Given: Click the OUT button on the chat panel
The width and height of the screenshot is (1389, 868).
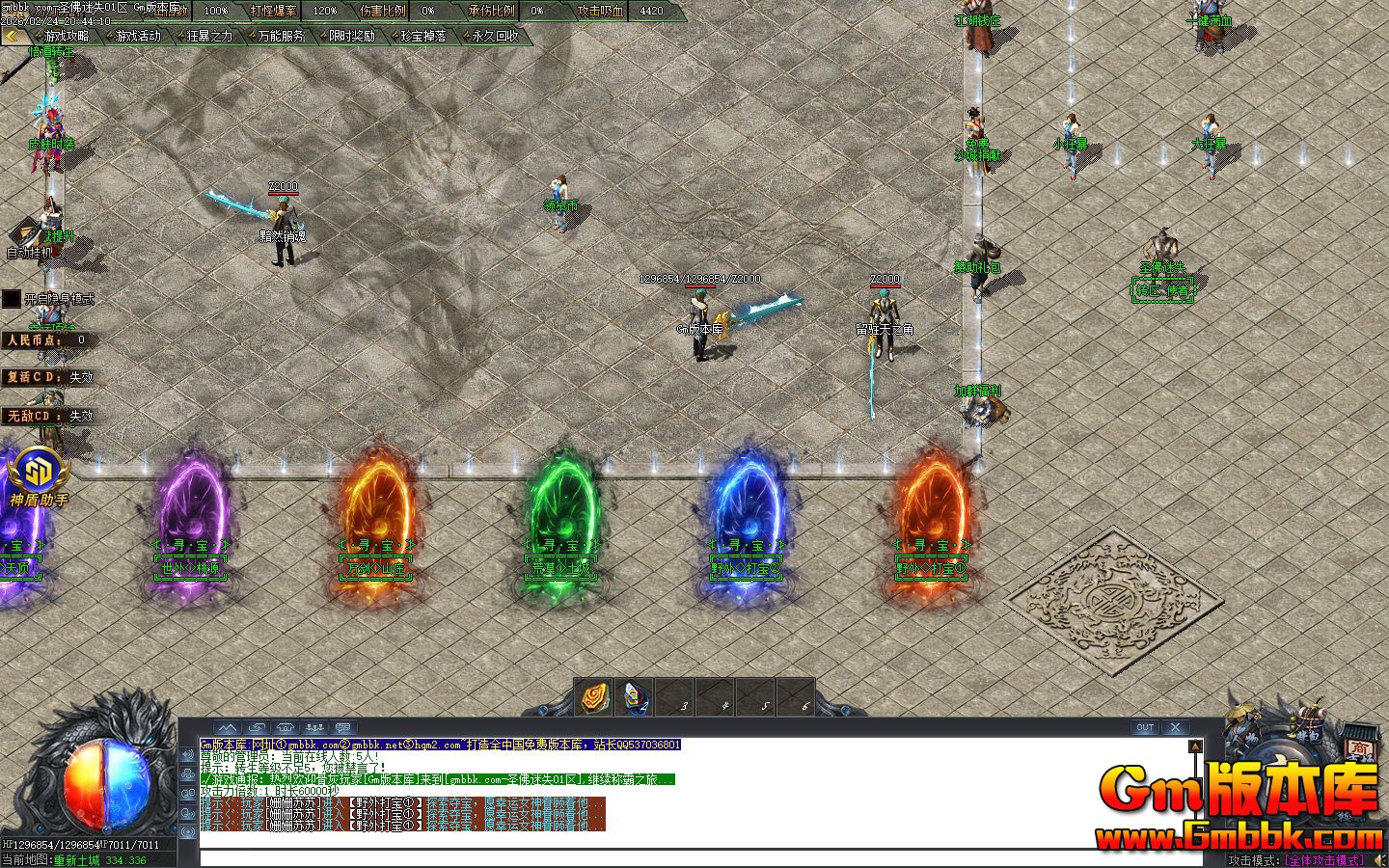Looking at the screenshot, I should tap(1144, 727).
